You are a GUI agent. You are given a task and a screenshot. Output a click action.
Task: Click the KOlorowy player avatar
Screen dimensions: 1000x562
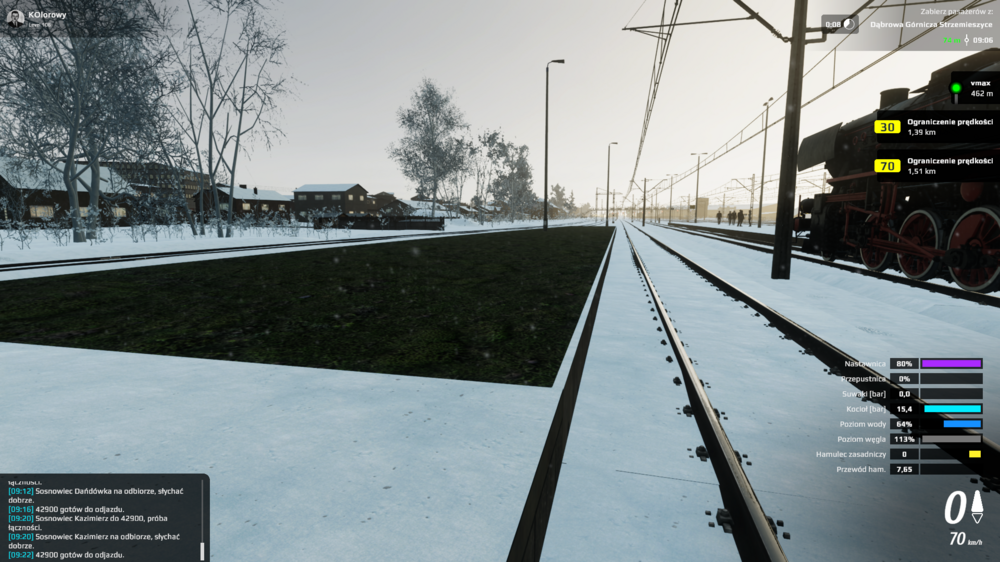(x=16, y=18)
